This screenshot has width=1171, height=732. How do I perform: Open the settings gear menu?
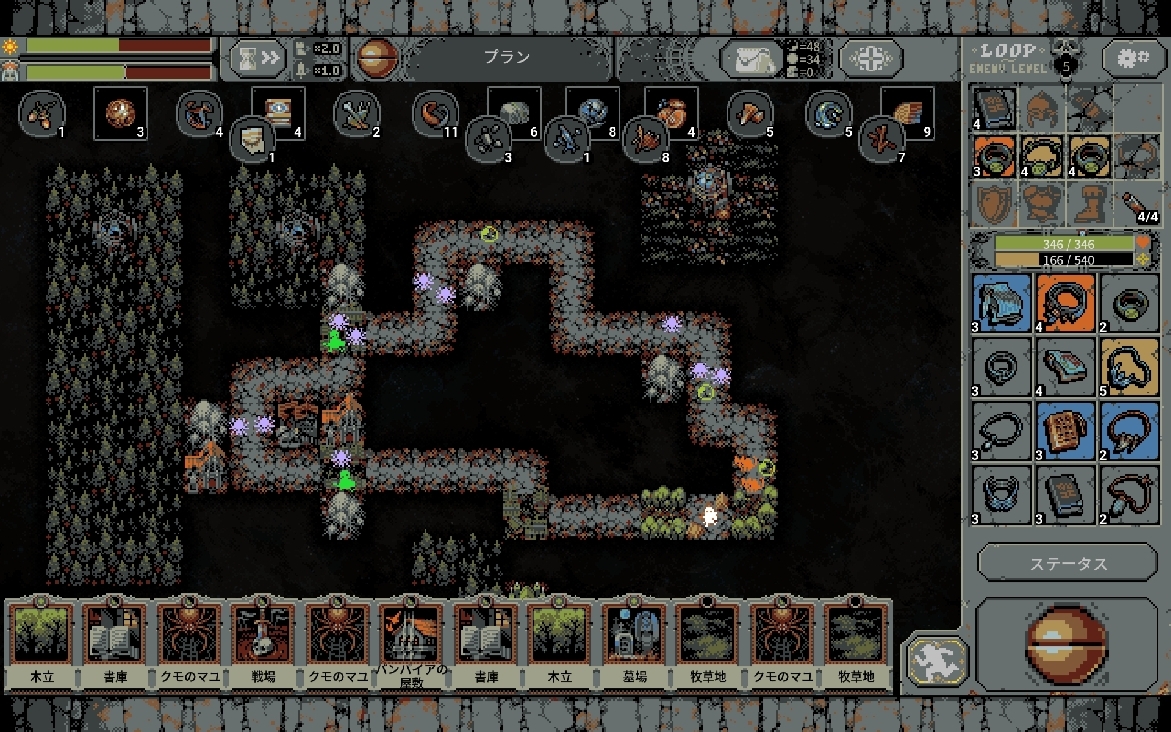[1133, 58]
